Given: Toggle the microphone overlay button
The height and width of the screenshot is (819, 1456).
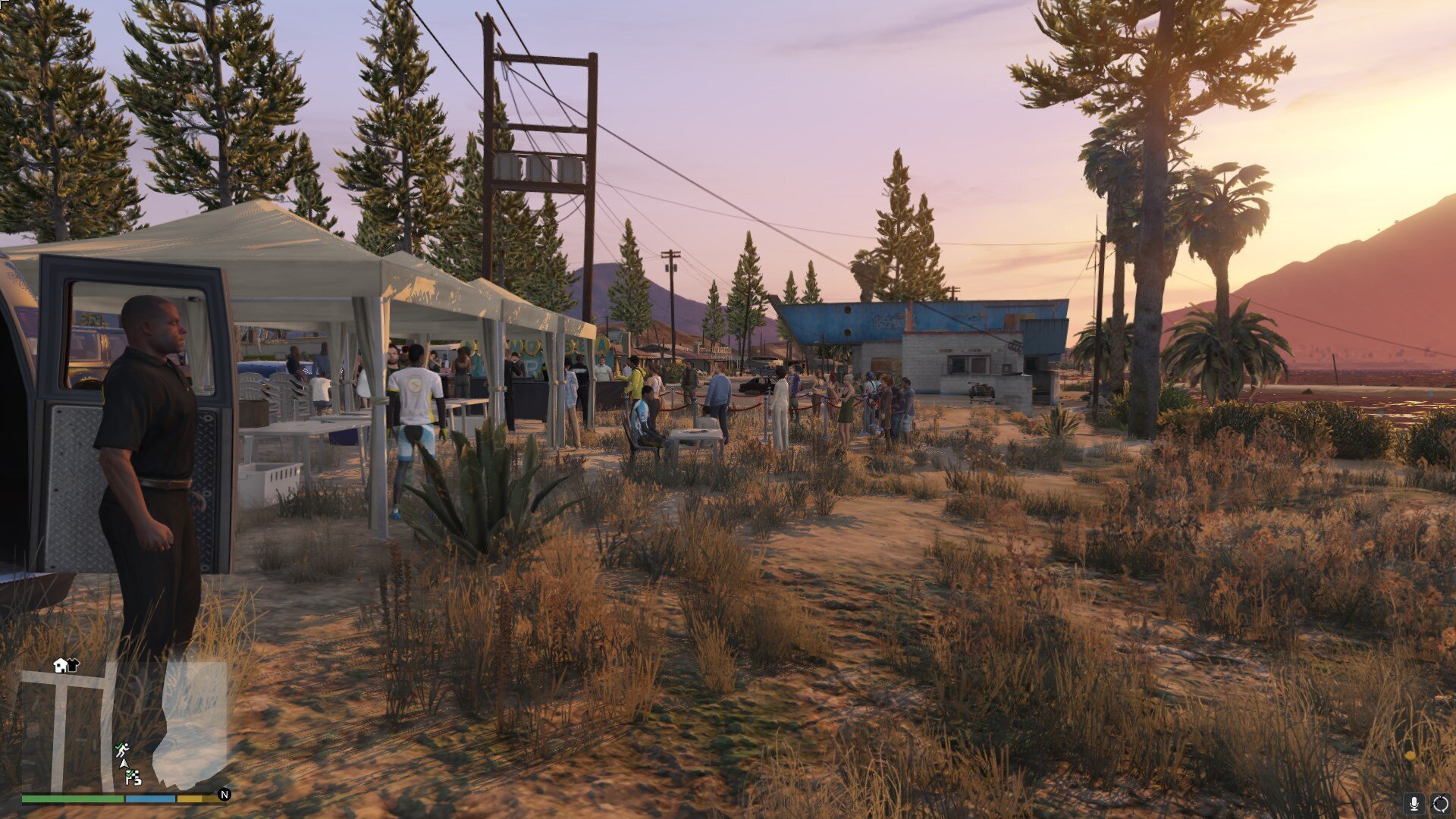Looking at the screenshot, I should tap(1414, 803).
